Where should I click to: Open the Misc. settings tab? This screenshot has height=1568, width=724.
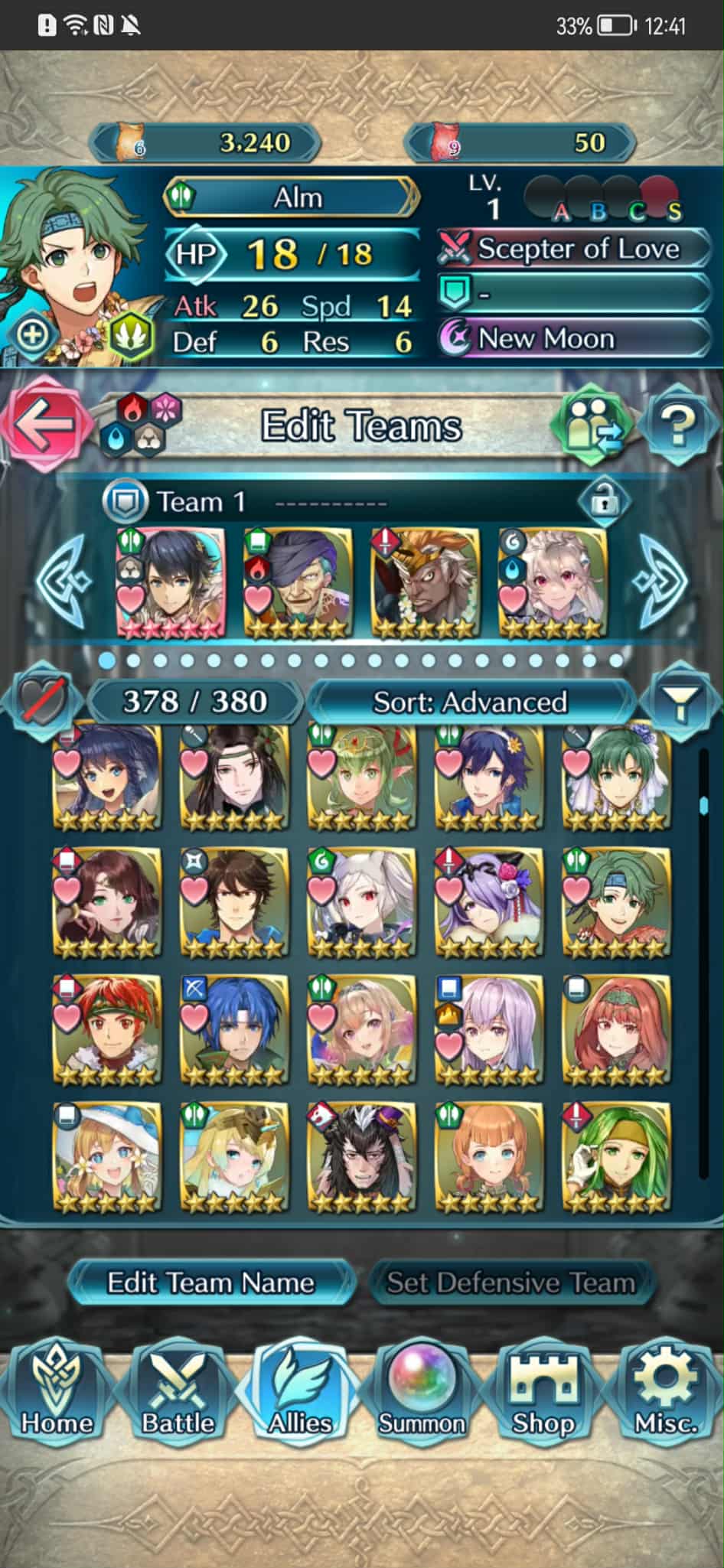click(x=665, y=1393)
